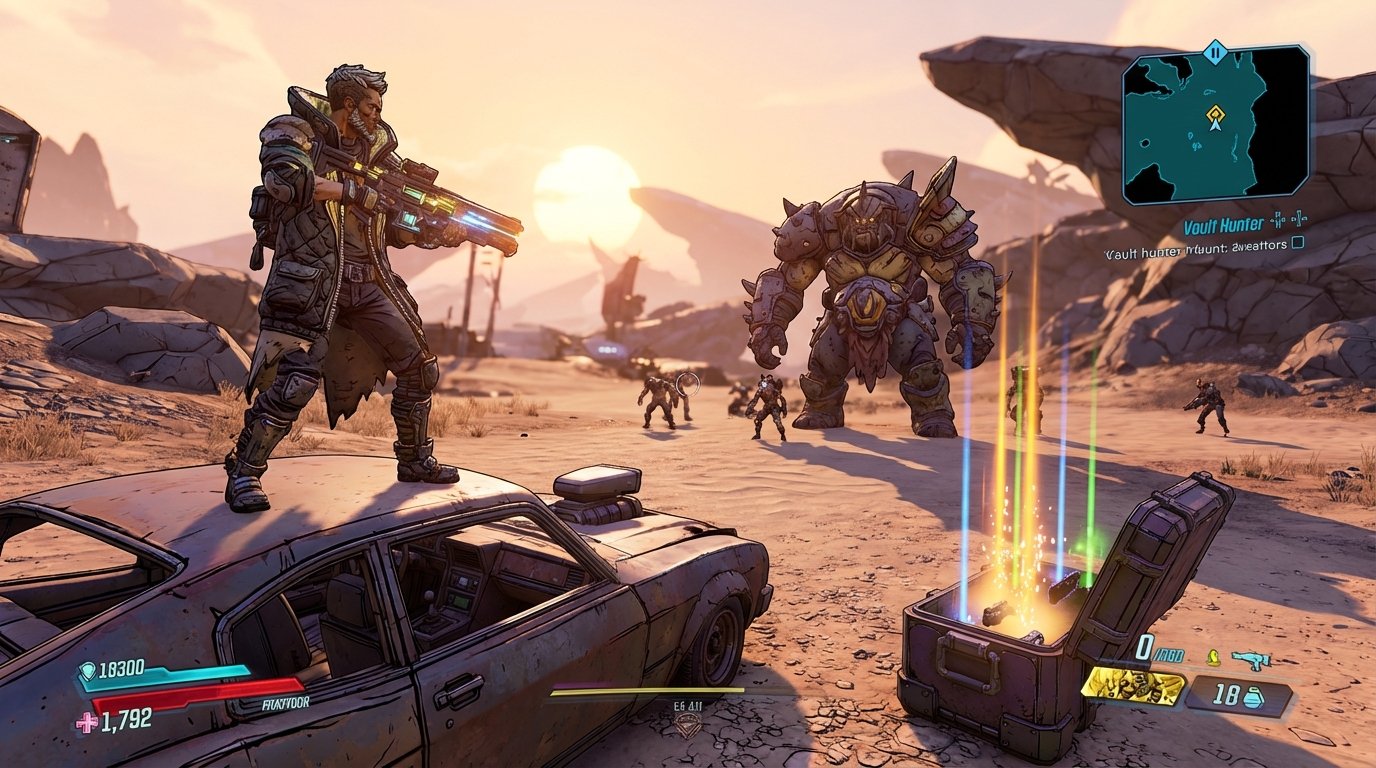Click the pause icon above the minimap
The height and width of the screenshot is (768, 1376).
pyautogui.click(x=1215, y=52)
